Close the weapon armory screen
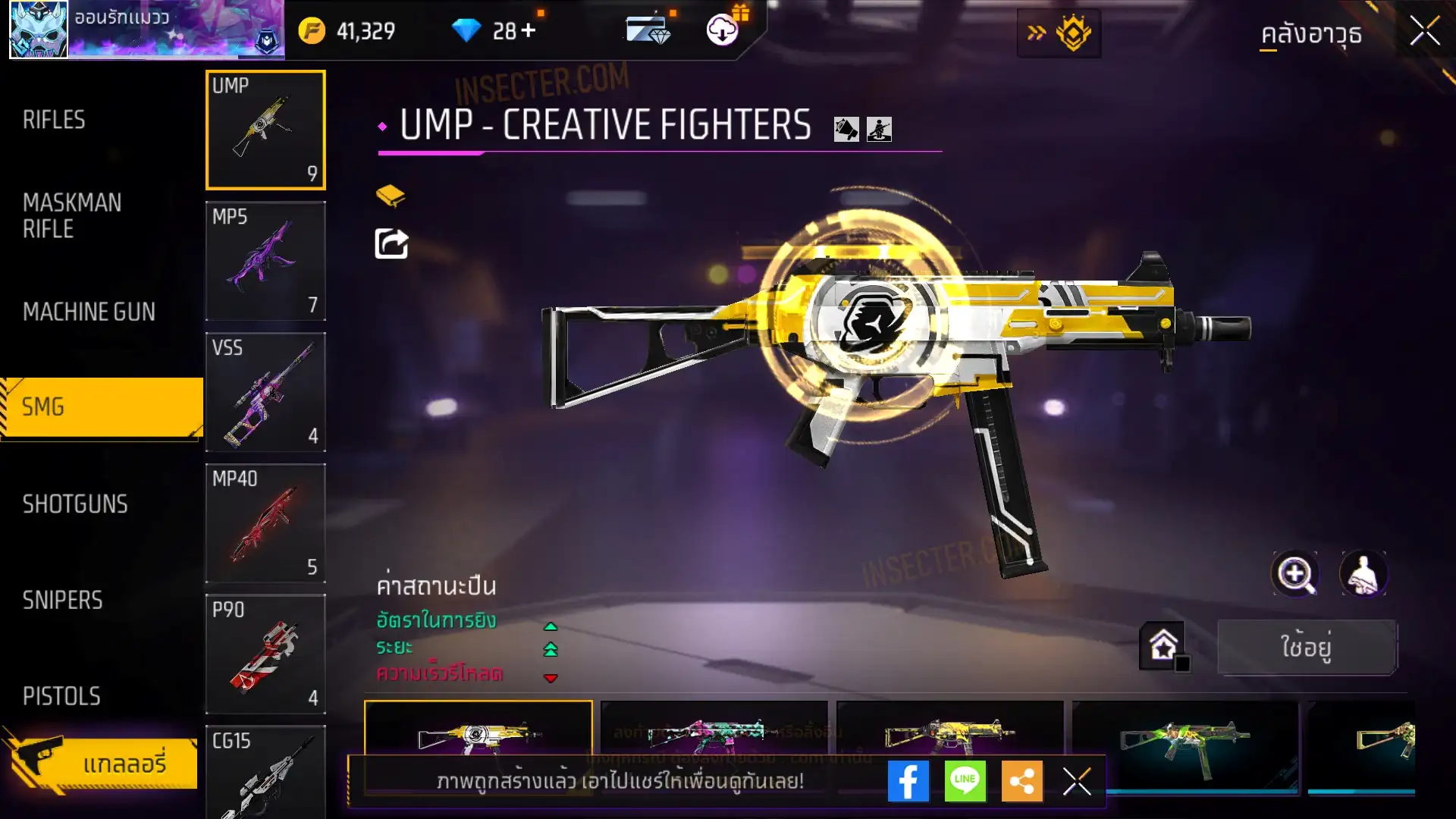The image size is (1456, 819). click(1424, 32)
